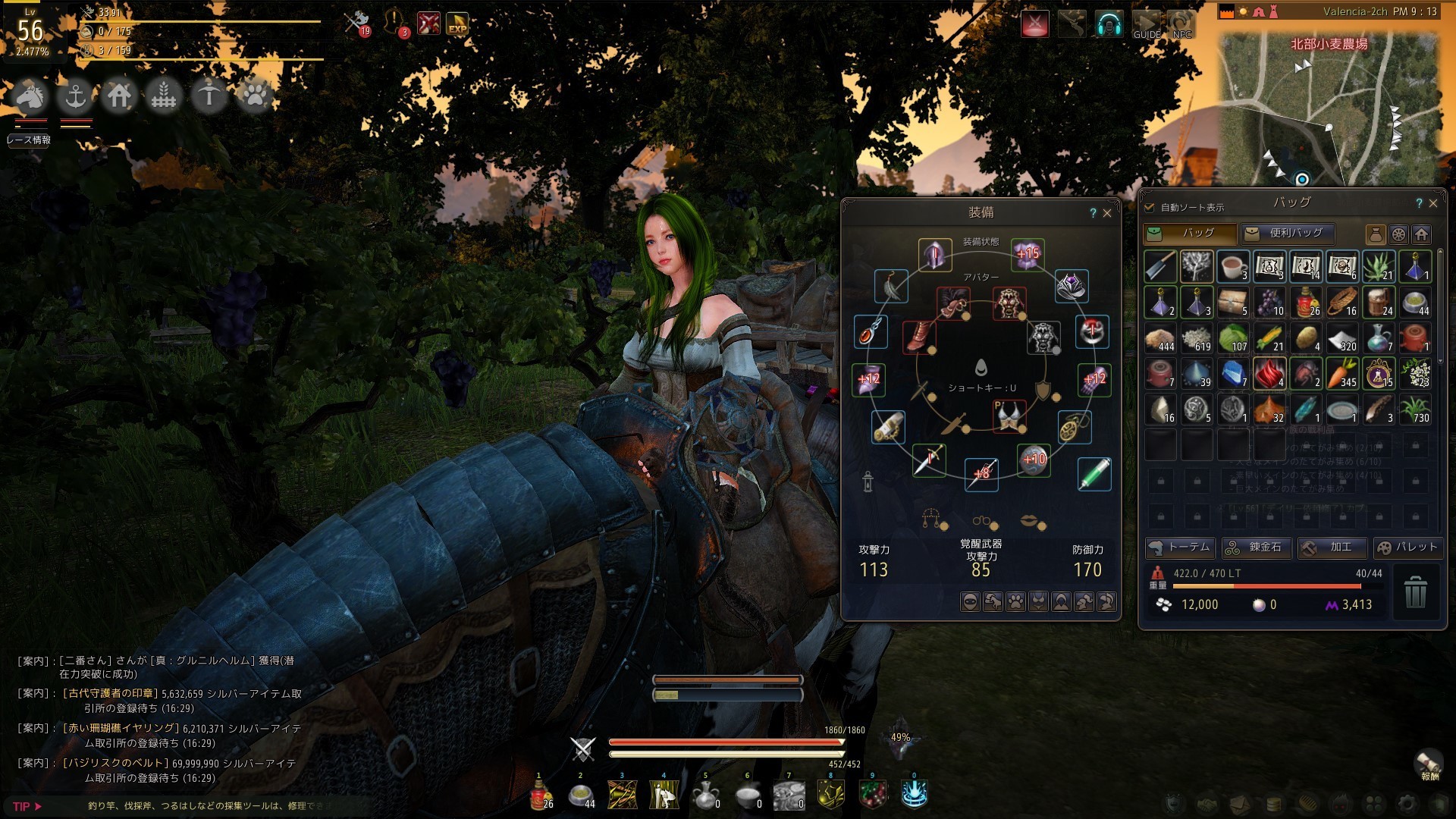
Task: Select the cabbage stack of 107
Action: tap(1233, 338)
